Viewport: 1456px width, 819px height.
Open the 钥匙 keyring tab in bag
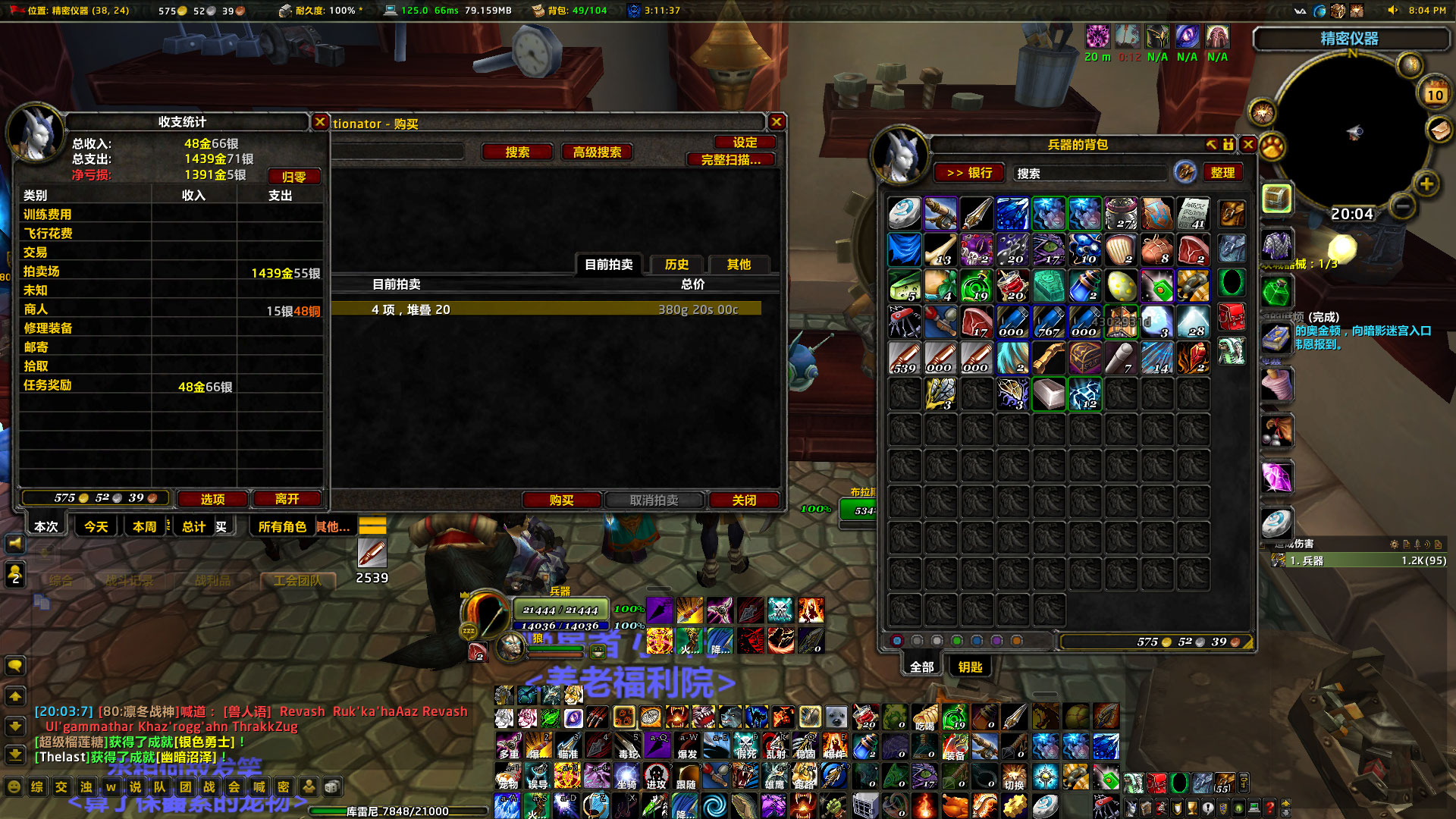[971, 667]
